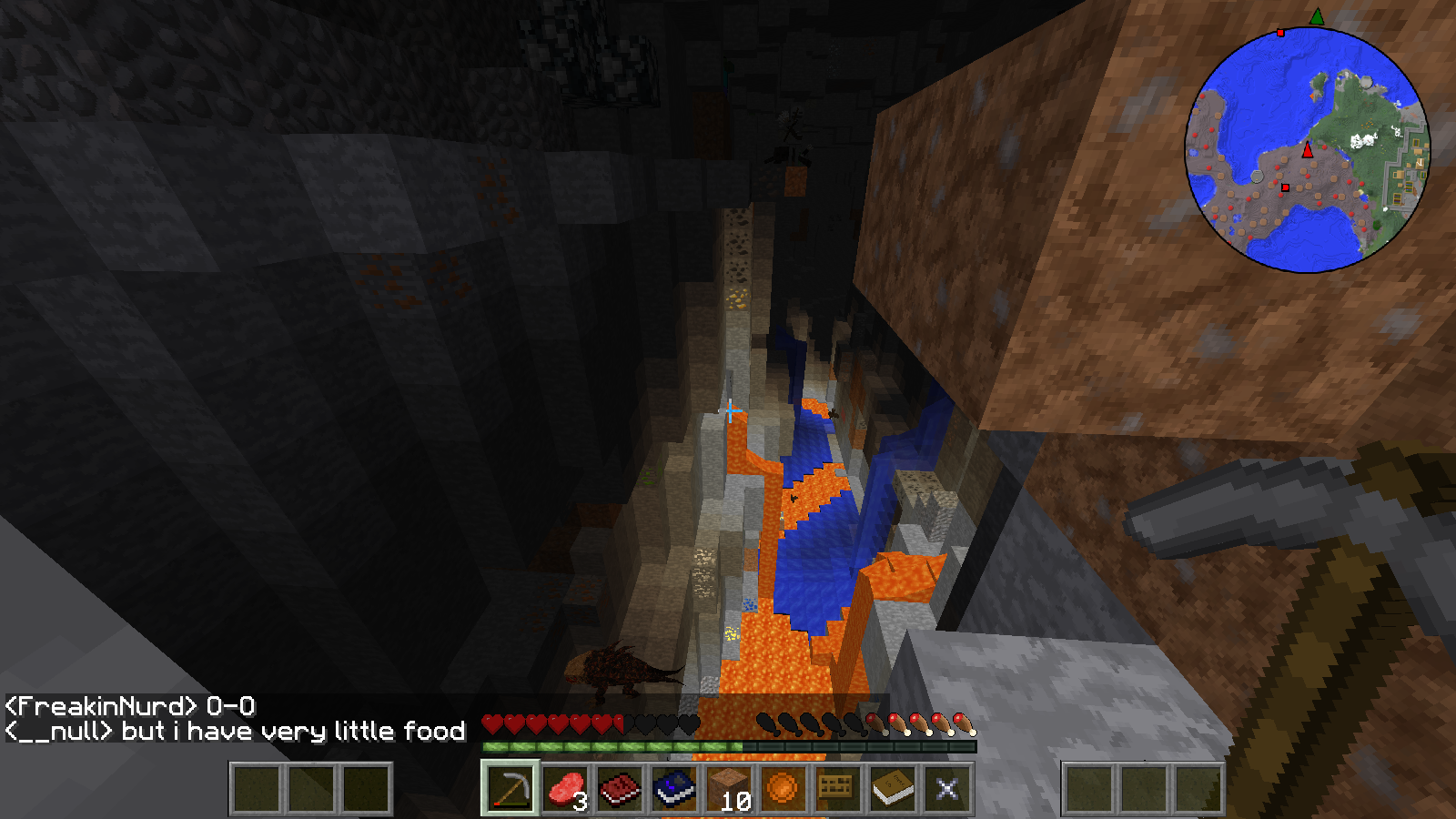Select the orange coin item slot
This screenshot has width=1456, height=819.
(x=783, y=788)
